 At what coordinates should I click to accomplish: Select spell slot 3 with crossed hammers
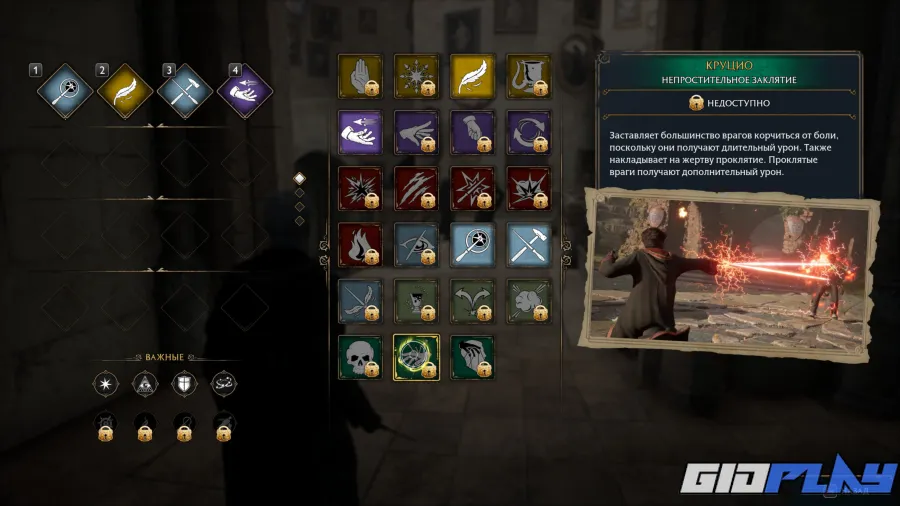pyautogui.click(x=185, y=92)
